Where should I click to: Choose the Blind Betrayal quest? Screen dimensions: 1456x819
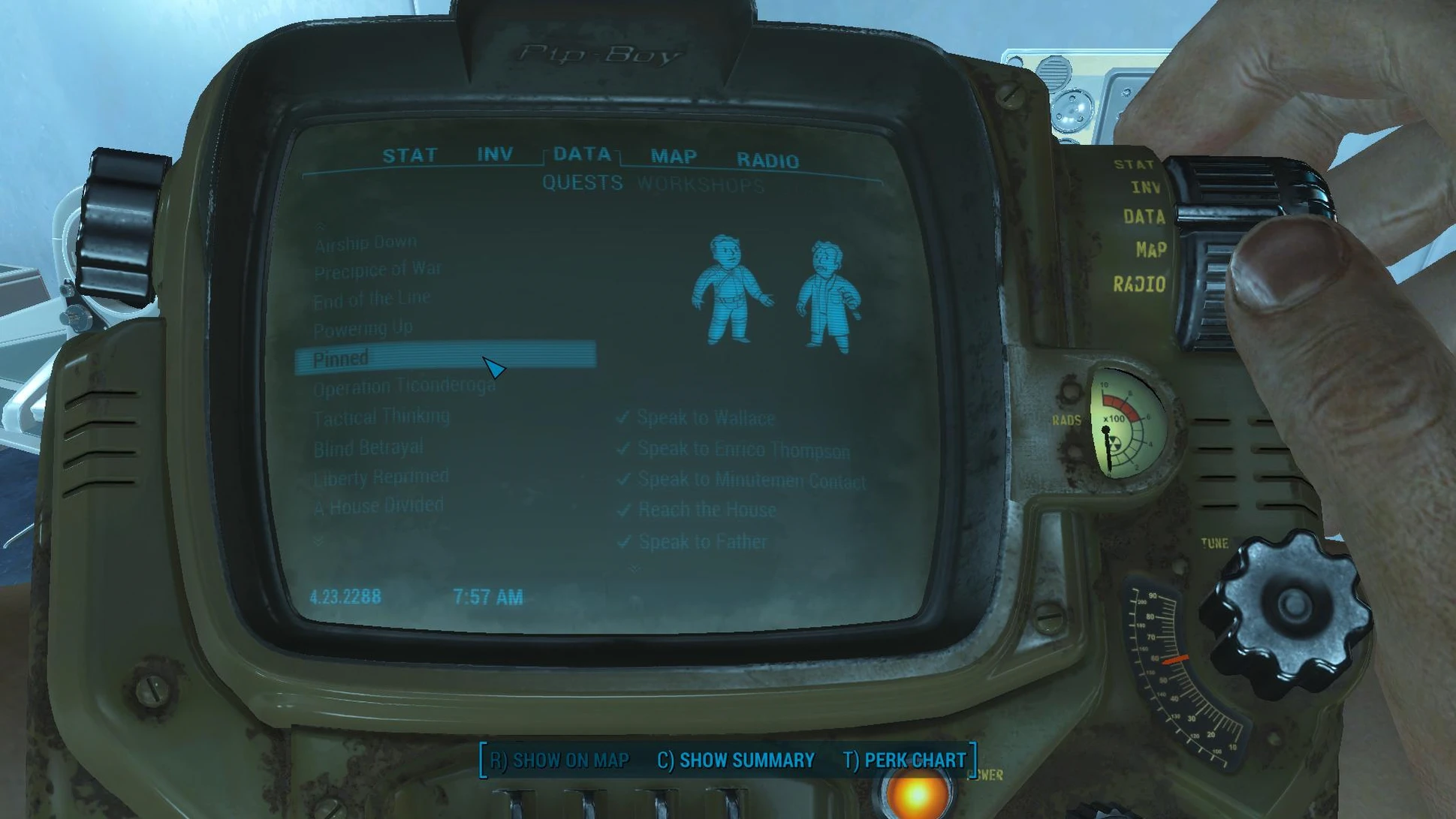(x=368, y=448)
